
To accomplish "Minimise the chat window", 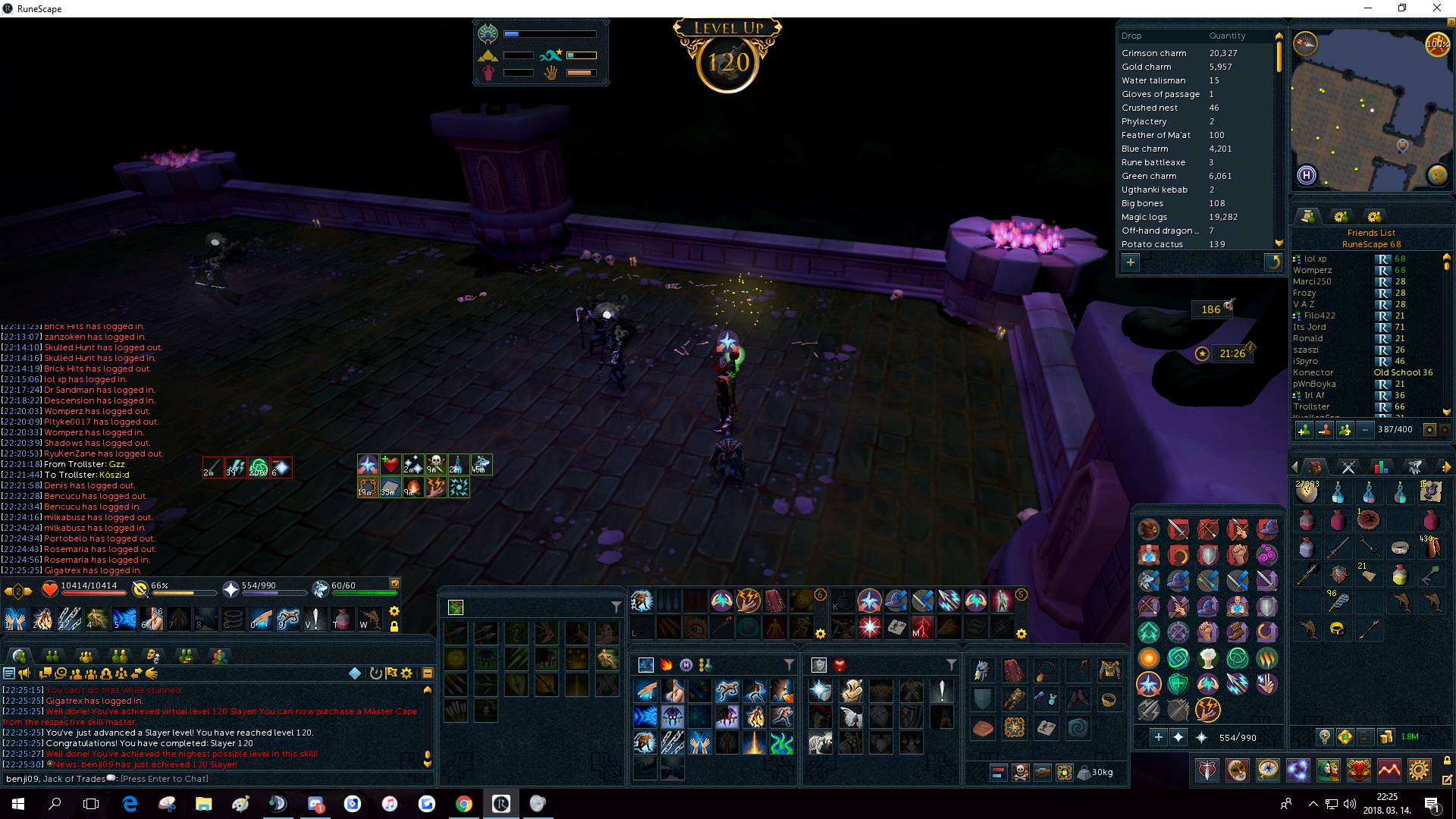I will (x=427, y=673).
